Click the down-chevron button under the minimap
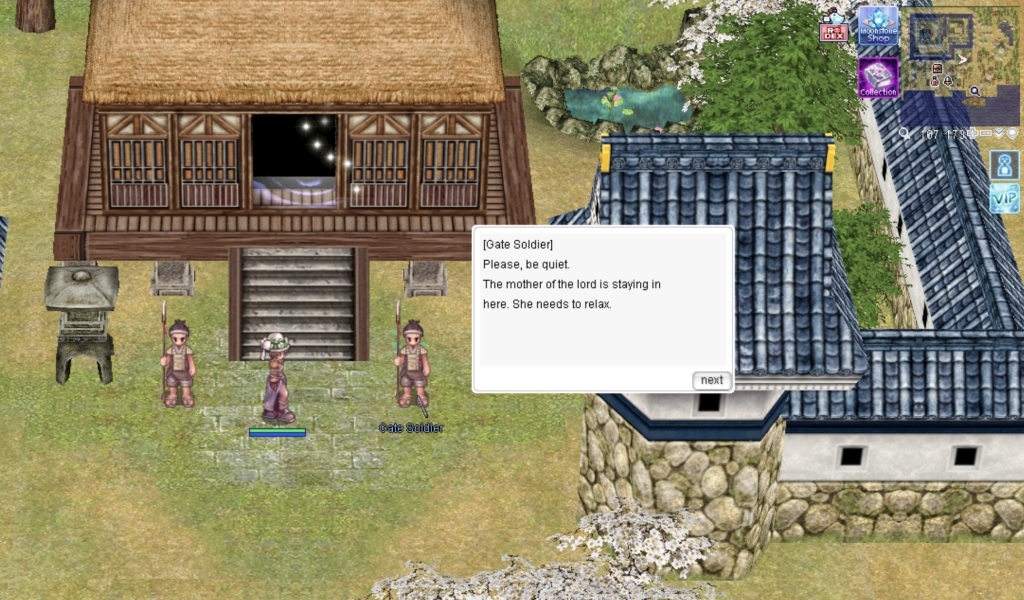Screen dimensions: 1024x600 [999, 133]
